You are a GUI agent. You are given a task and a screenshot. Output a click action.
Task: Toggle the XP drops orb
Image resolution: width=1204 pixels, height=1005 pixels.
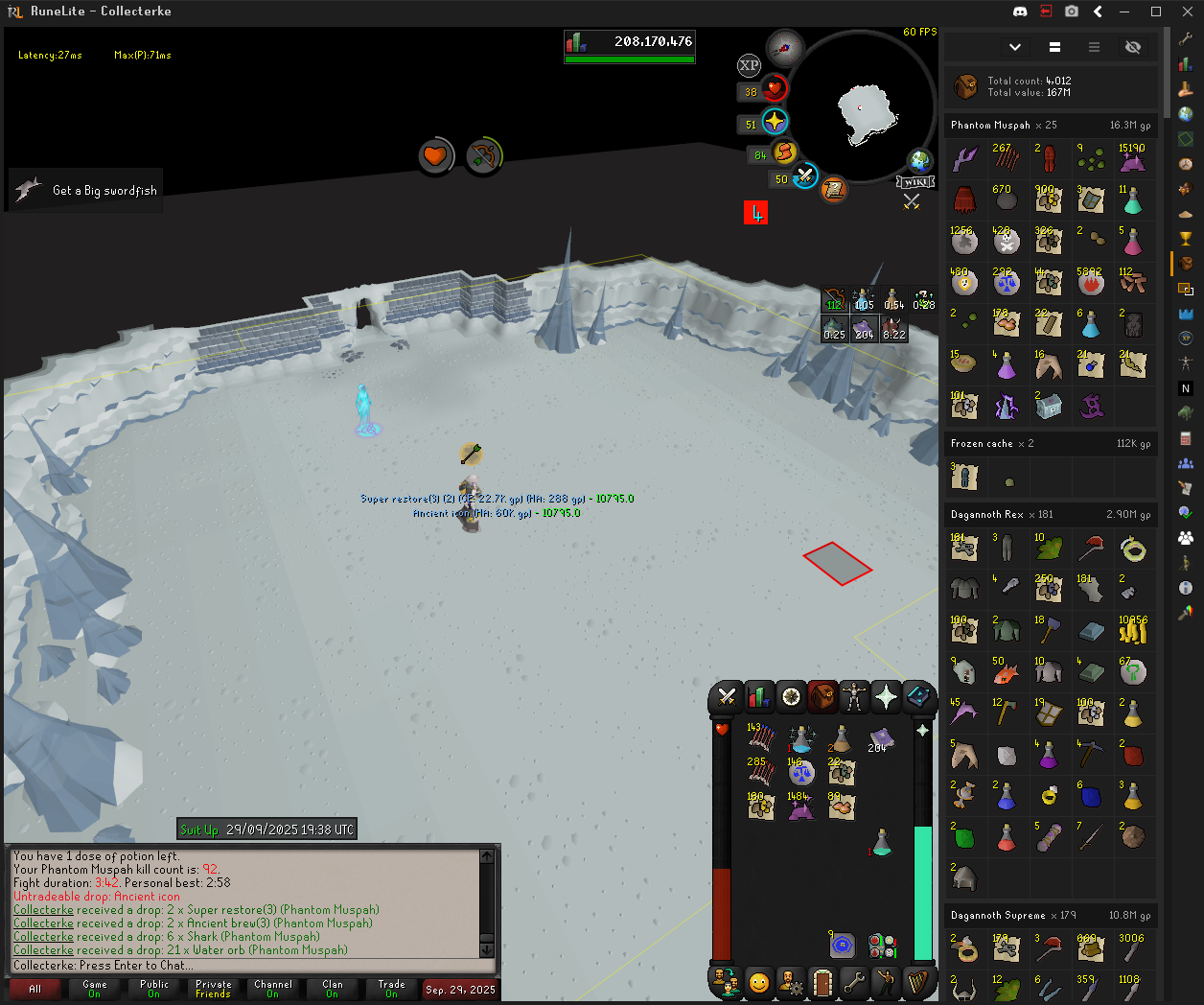click(749, 65)
